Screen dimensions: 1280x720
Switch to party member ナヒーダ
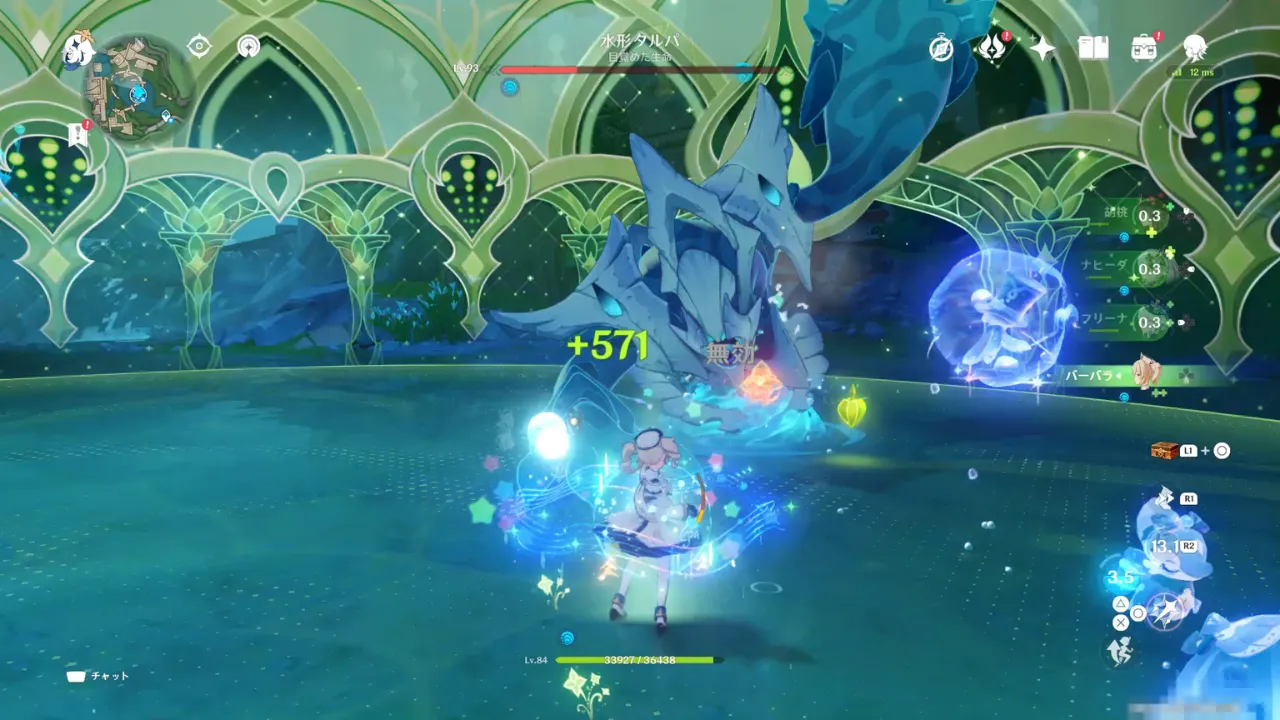coord(1150,269)
